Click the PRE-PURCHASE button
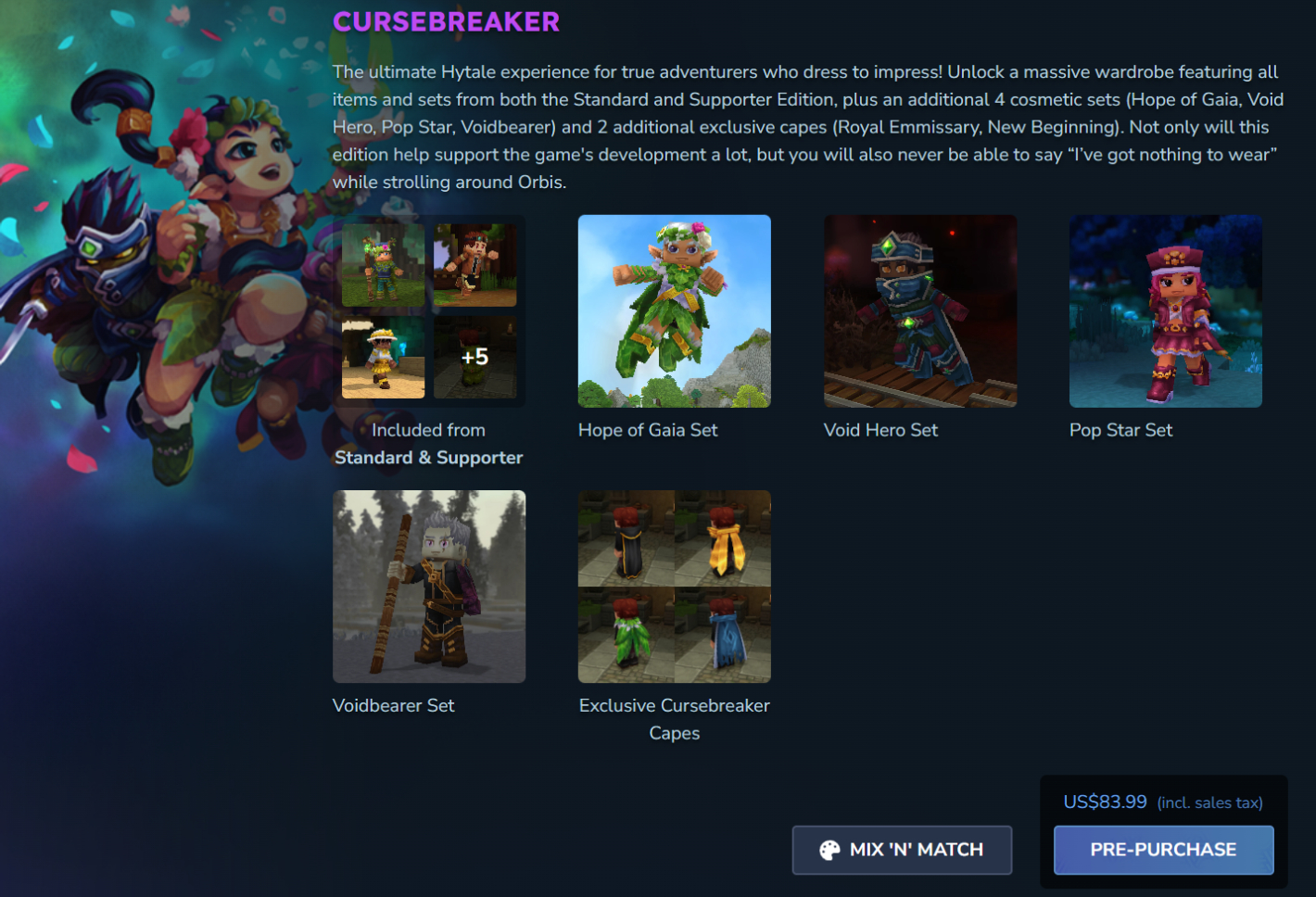 point(1163,849)
